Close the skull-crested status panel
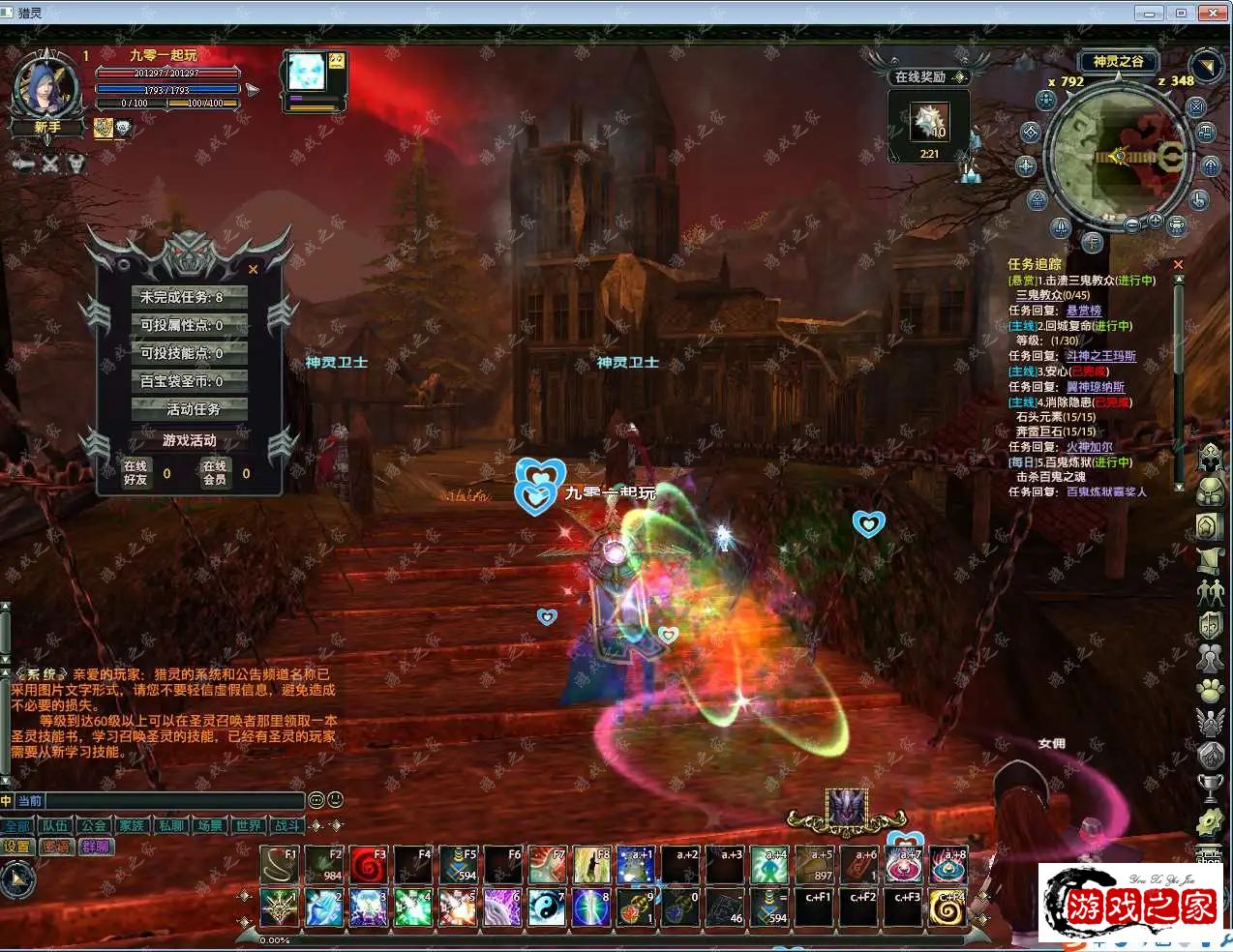 (254, 270)
